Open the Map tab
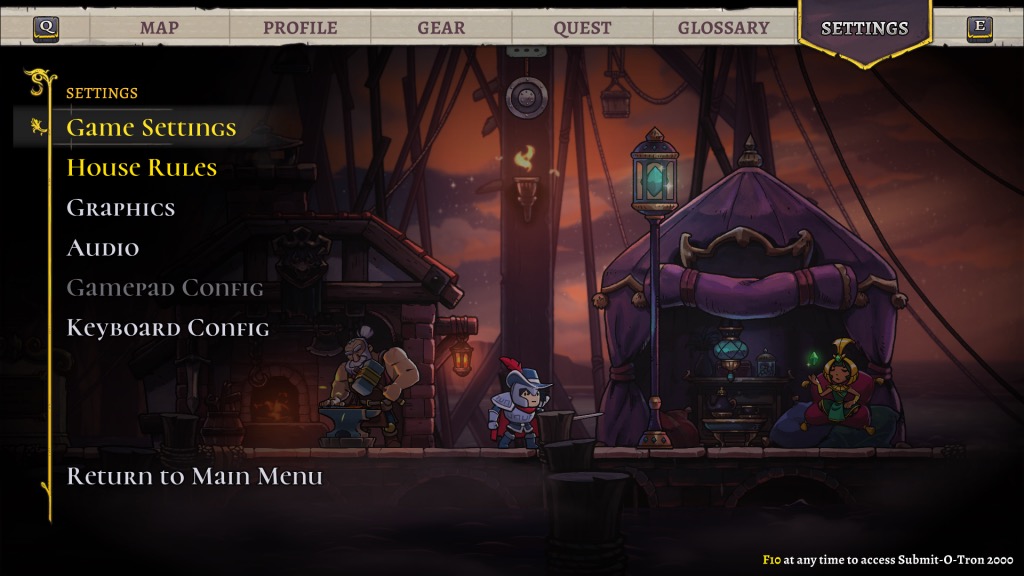The width and height of the screenshot is (1024, 576). tap(159, 28)
